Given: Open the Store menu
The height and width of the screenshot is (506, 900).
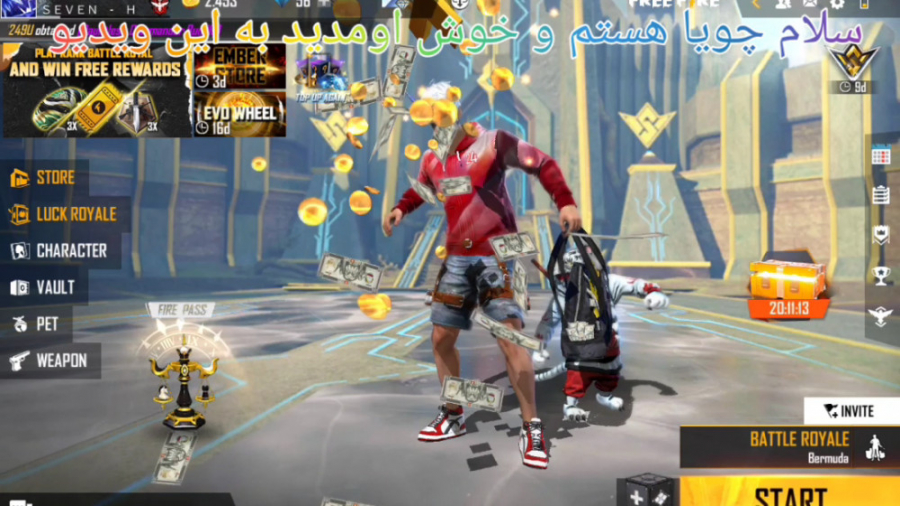Looking at the screenshot, I should tap(45, 178).
